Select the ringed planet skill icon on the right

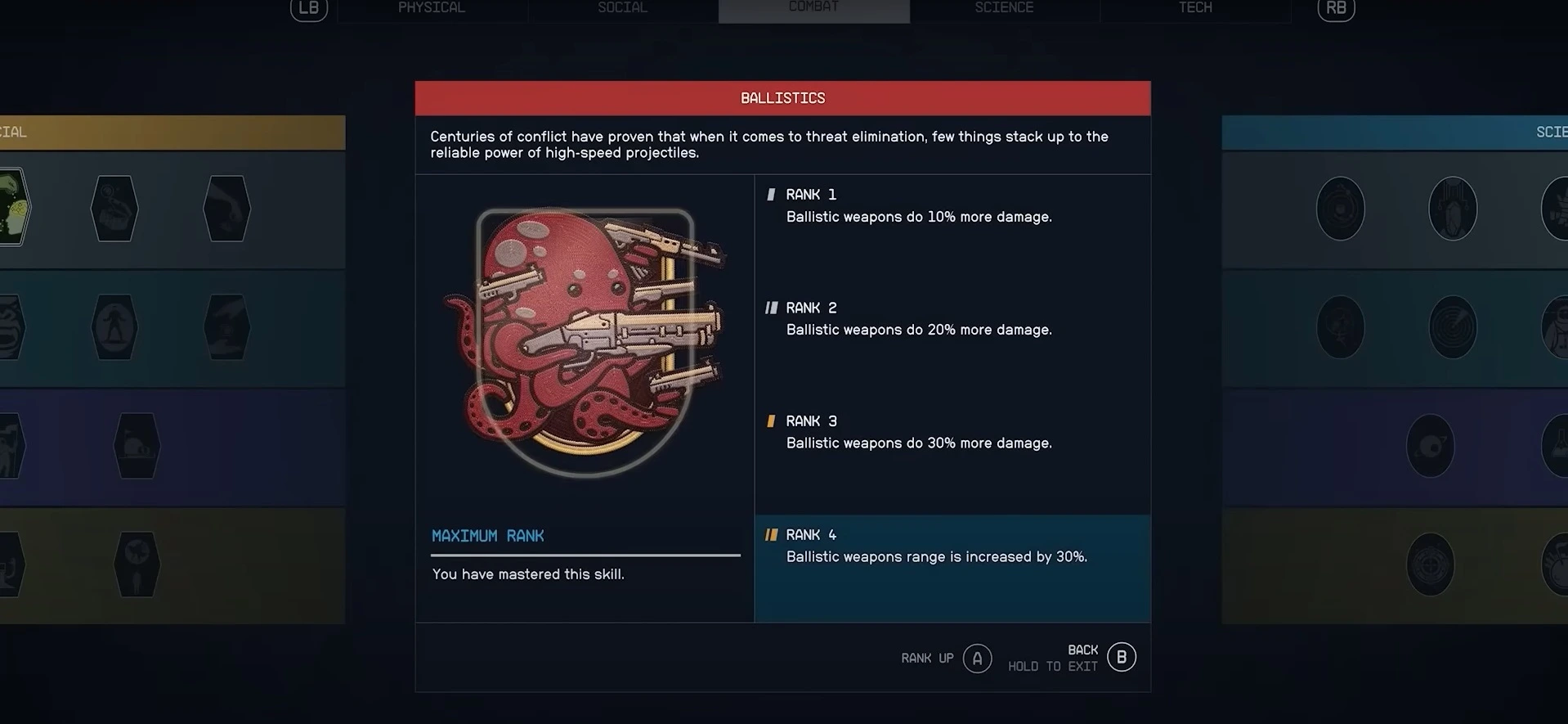point(1431,446)
